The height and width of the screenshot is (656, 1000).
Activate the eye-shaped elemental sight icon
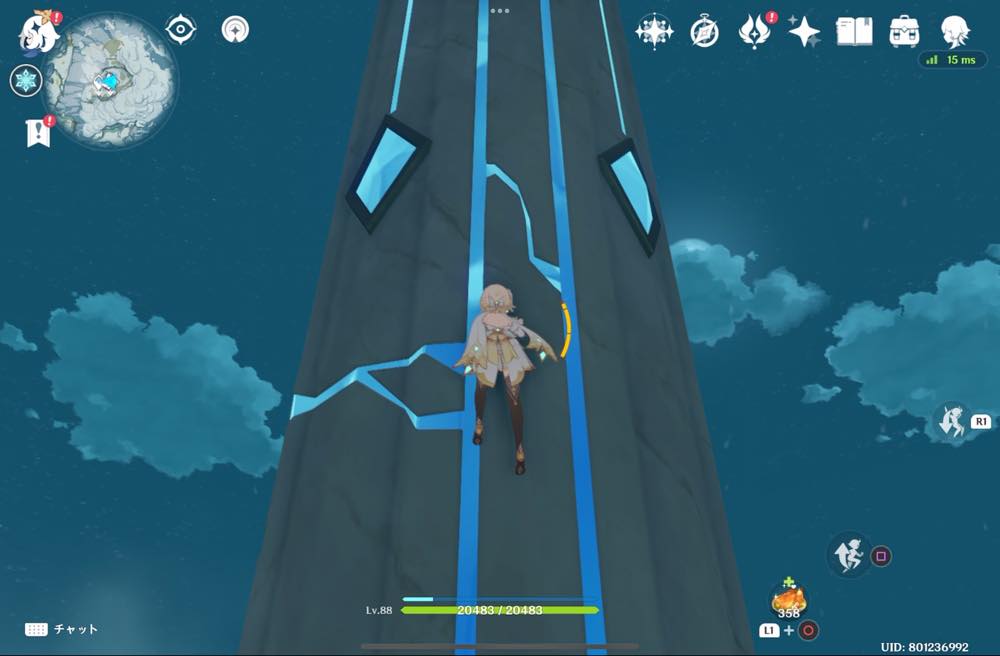(x=180, y=30)
